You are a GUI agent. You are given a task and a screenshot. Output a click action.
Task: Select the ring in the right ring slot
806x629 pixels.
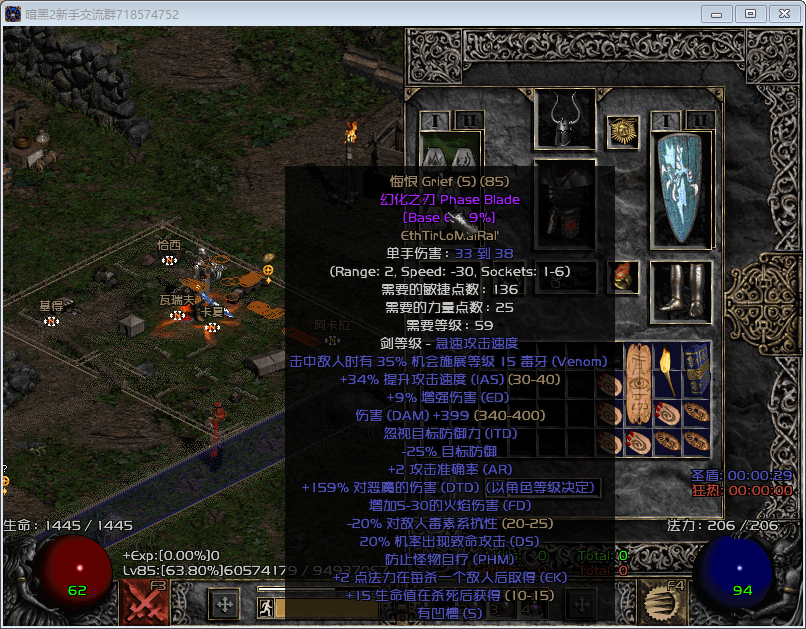(x=623, y=276)
